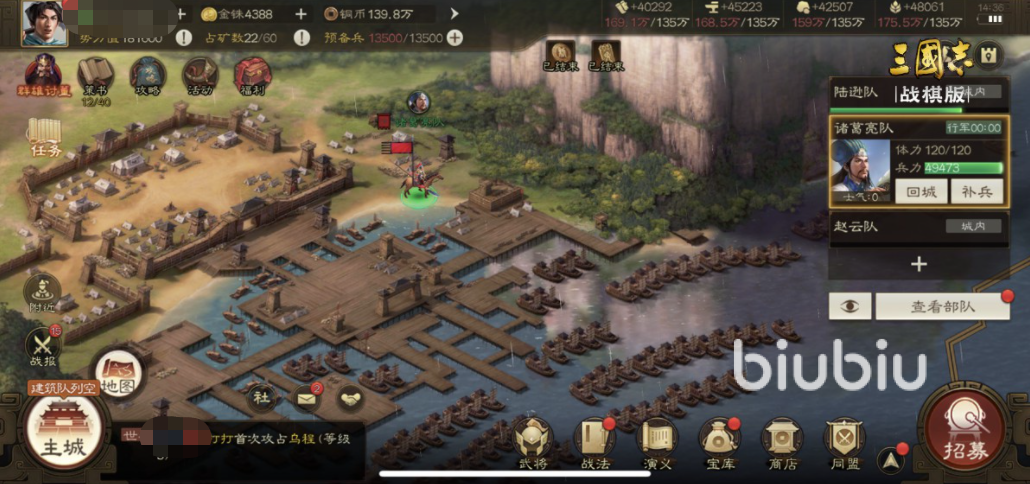Replenish troops with 补兵 button
This screenshot has height=484, width=1030.
976,191
